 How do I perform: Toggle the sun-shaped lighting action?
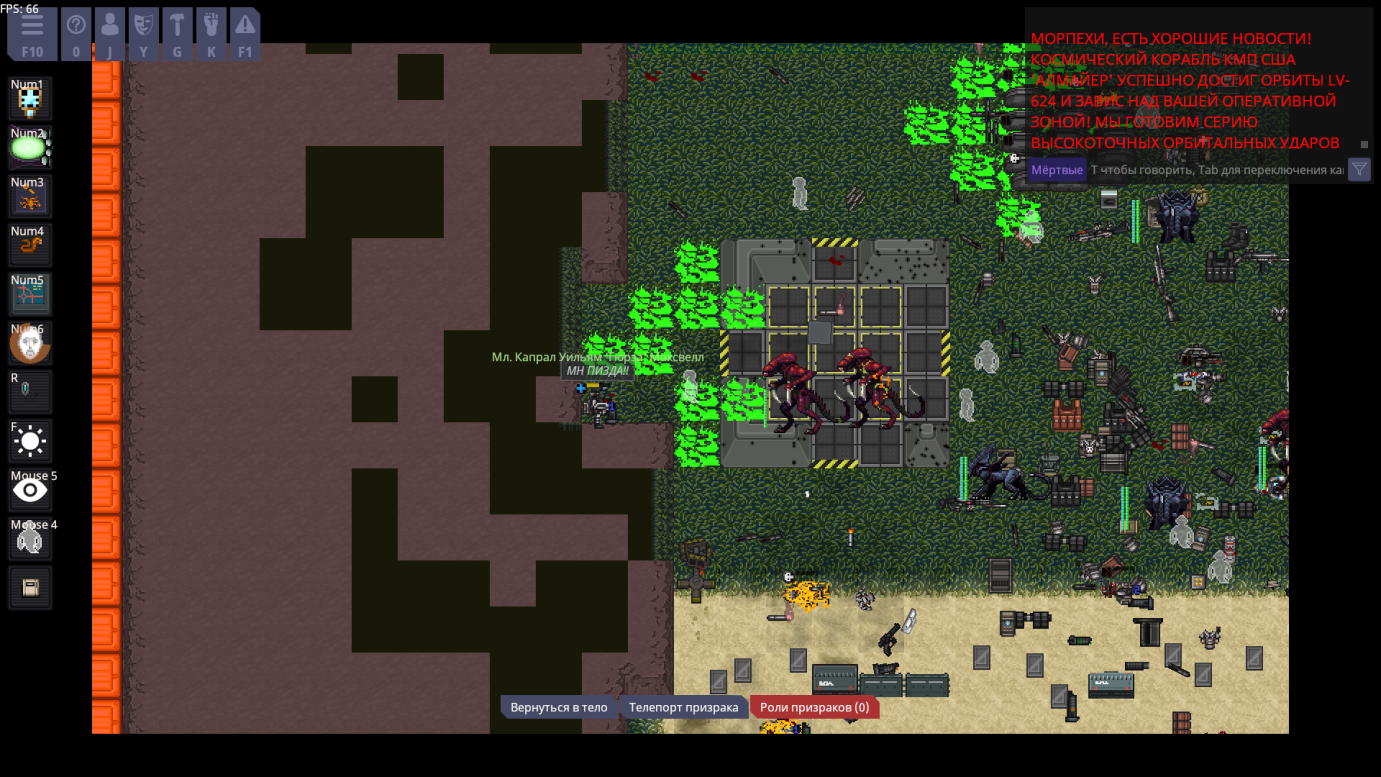tap(30, 441)
